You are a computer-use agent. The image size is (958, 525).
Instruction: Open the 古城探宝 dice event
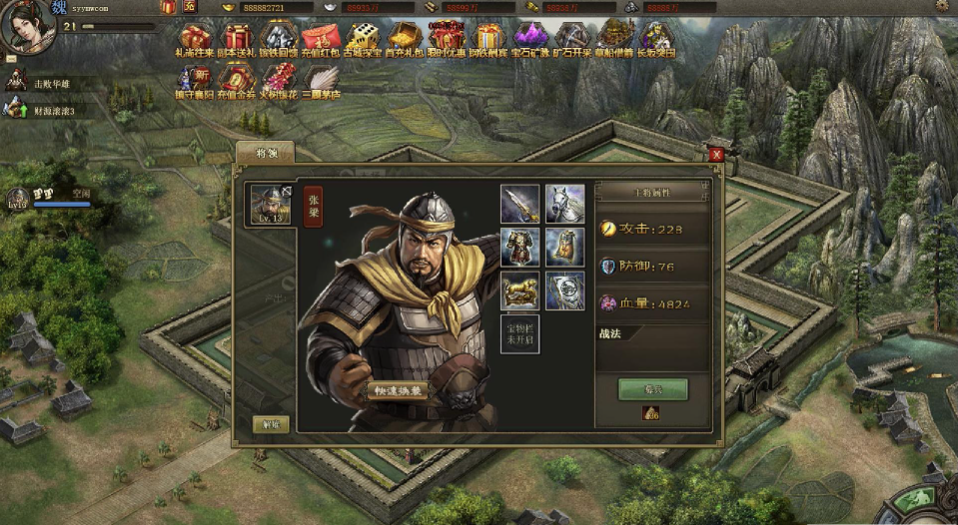pyautogui.click(x=362, y=40)
